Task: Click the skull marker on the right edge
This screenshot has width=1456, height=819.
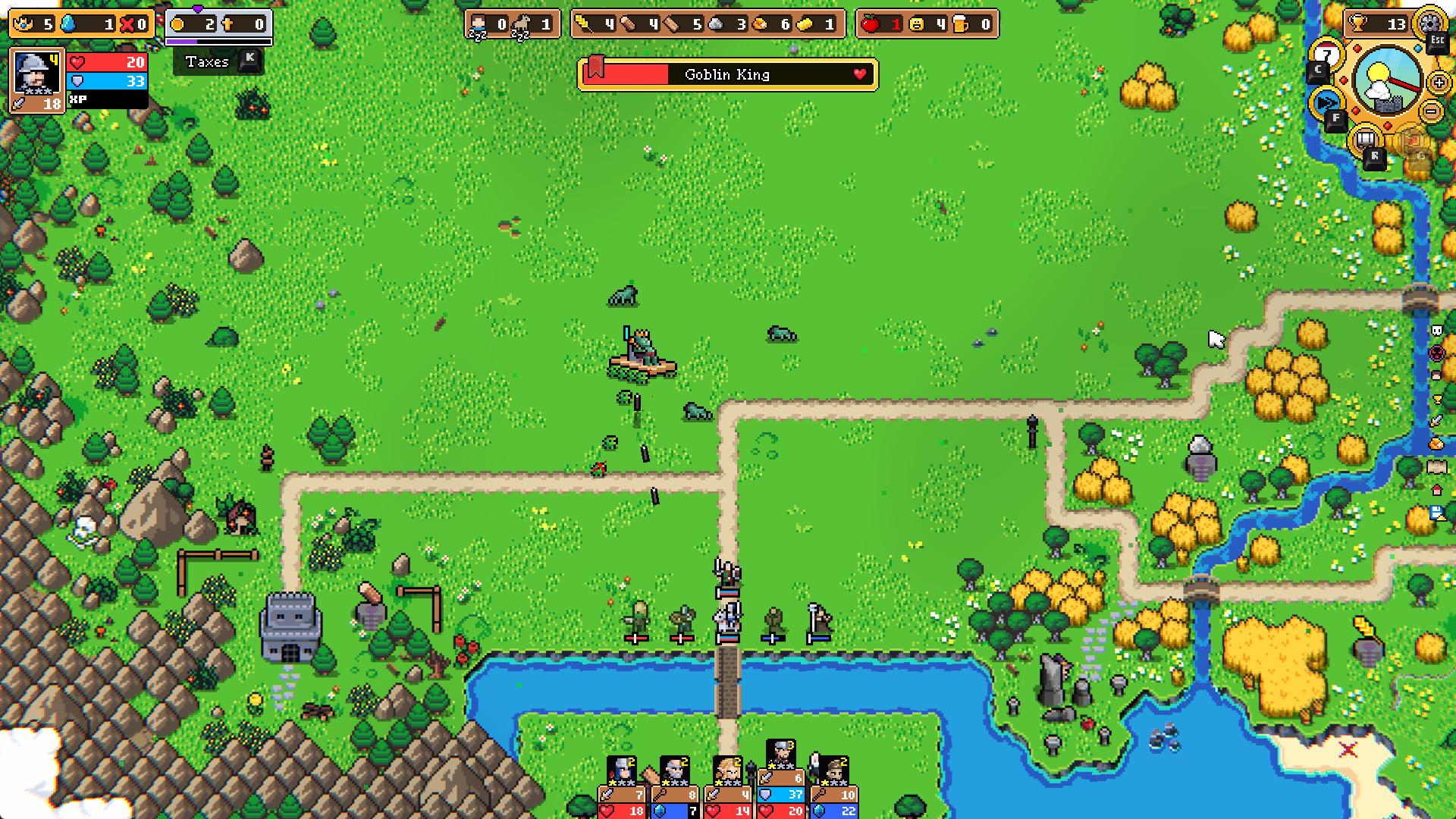Action: [x=1436, y=330]
